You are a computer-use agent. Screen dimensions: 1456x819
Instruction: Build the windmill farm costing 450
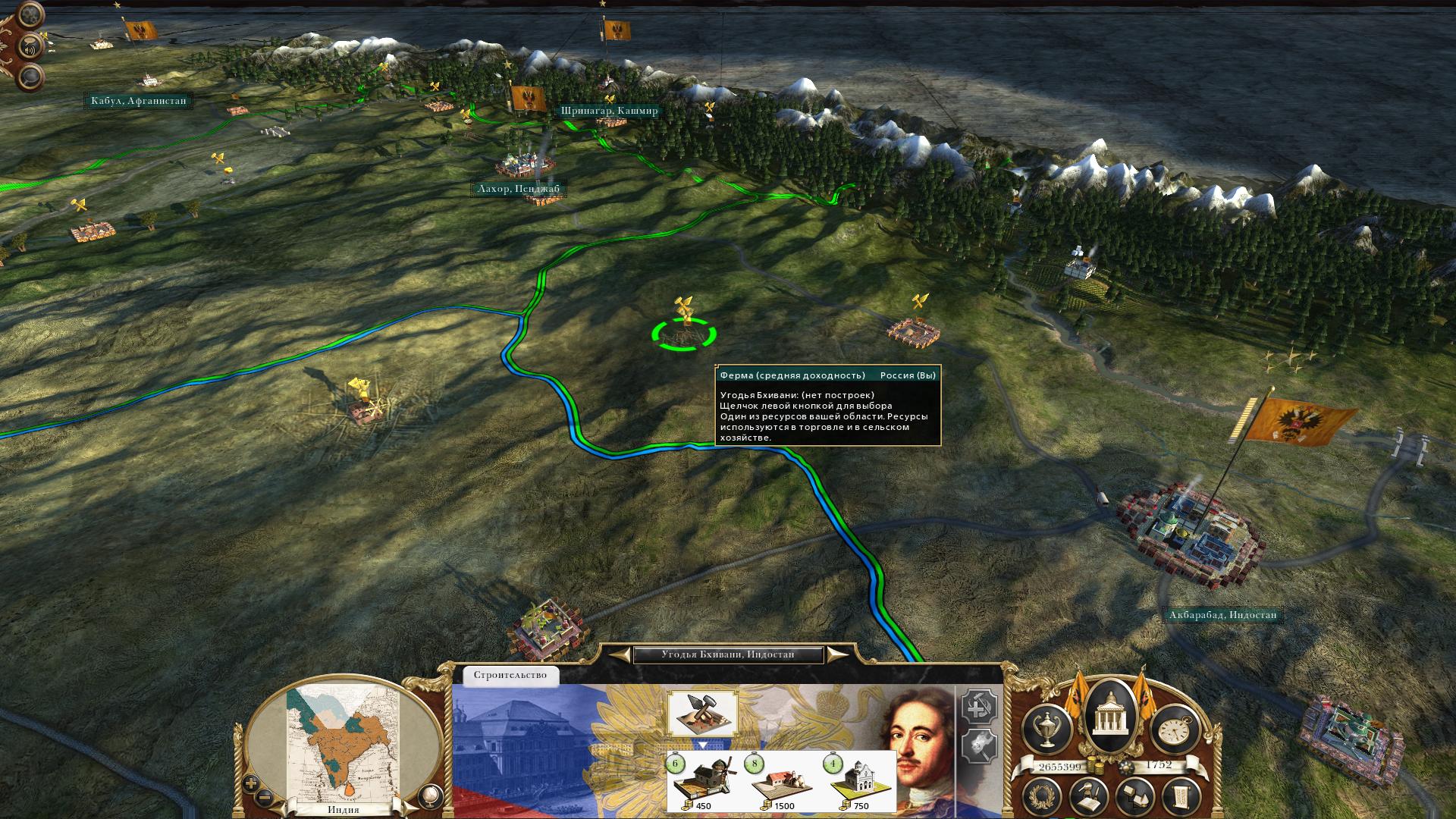coord(703,782)
